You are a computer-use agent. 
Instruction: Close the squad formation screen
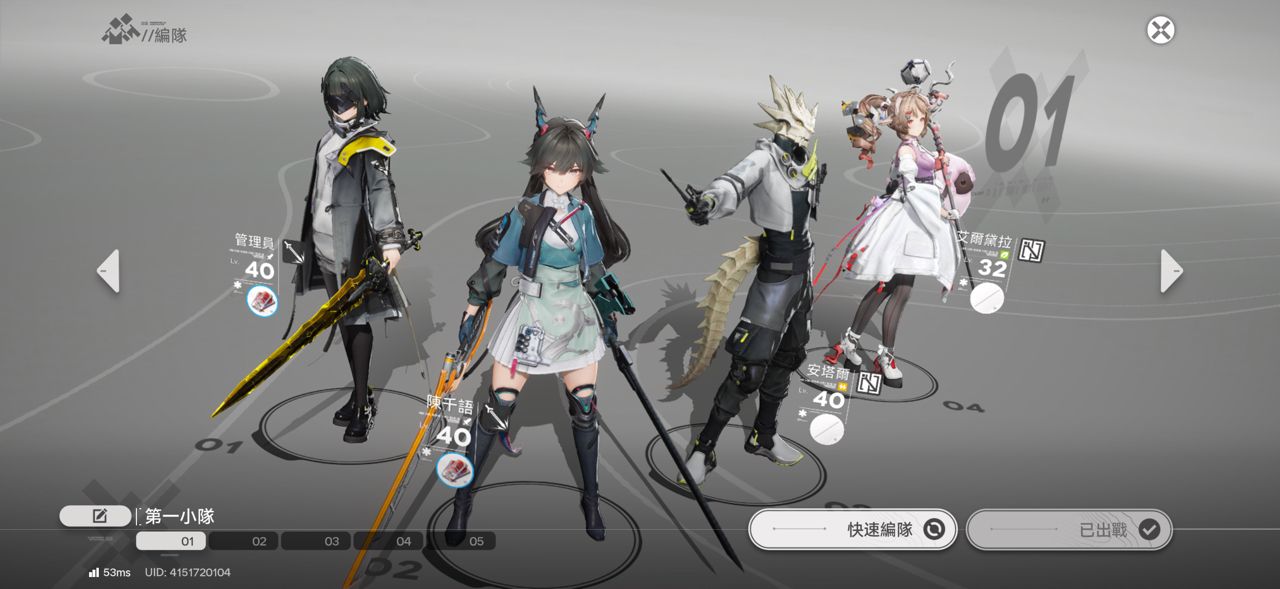(x=1160, y=30)
